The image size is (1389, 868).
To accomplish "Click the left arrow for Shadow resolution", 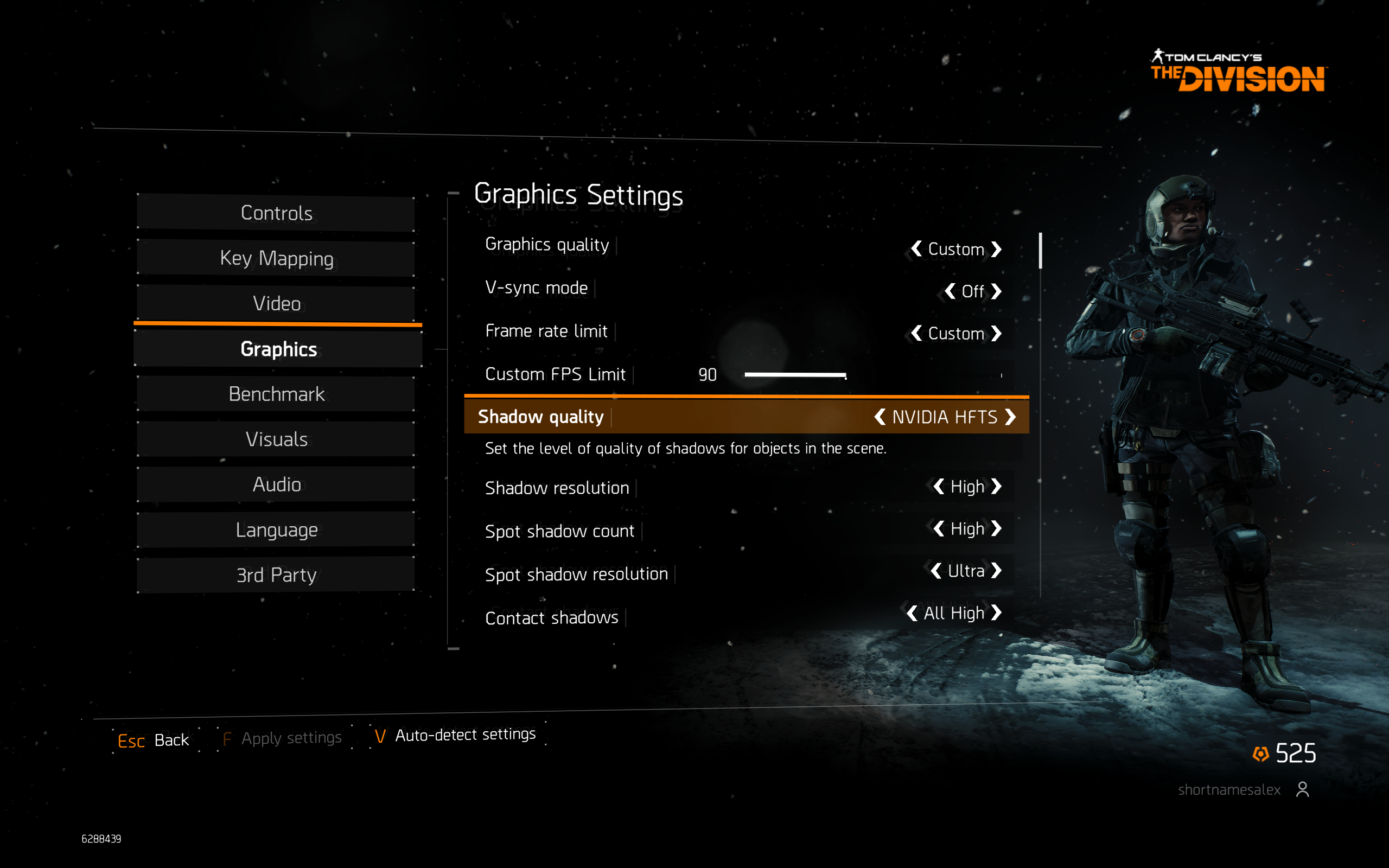I will pyautogui.click(x=939, y=487).
